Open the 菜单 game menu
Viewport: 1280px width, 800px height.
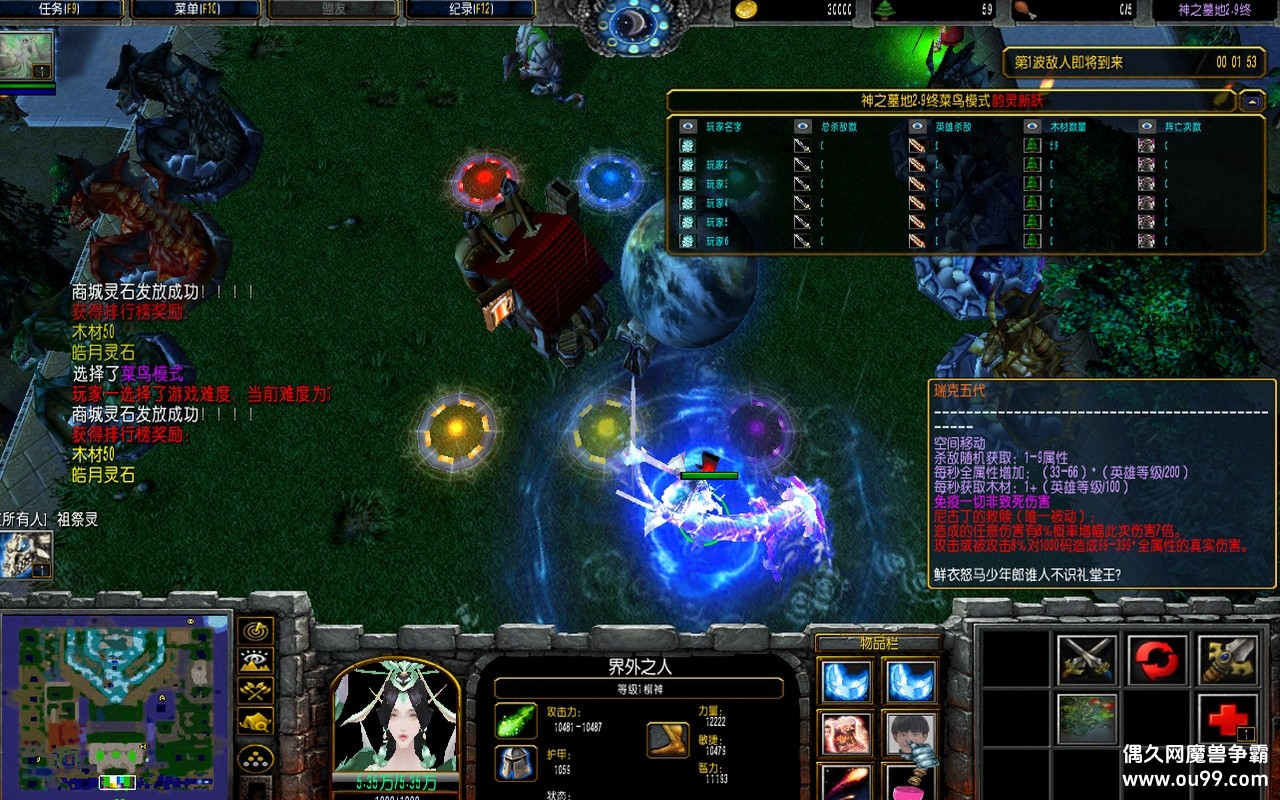tap(193, 9)
